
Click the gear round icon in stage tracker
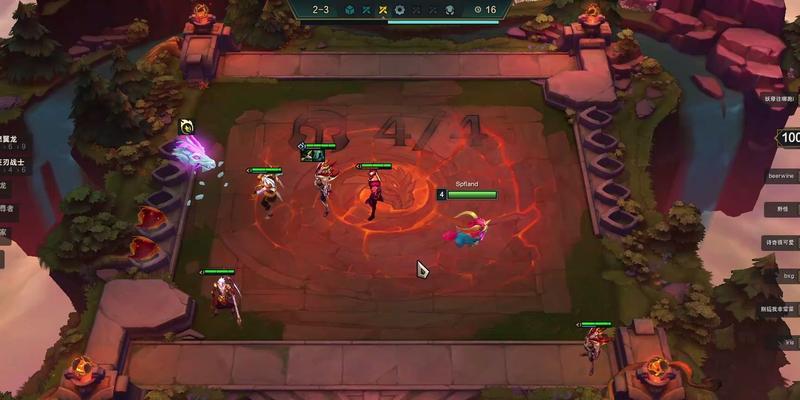(400, 10)
